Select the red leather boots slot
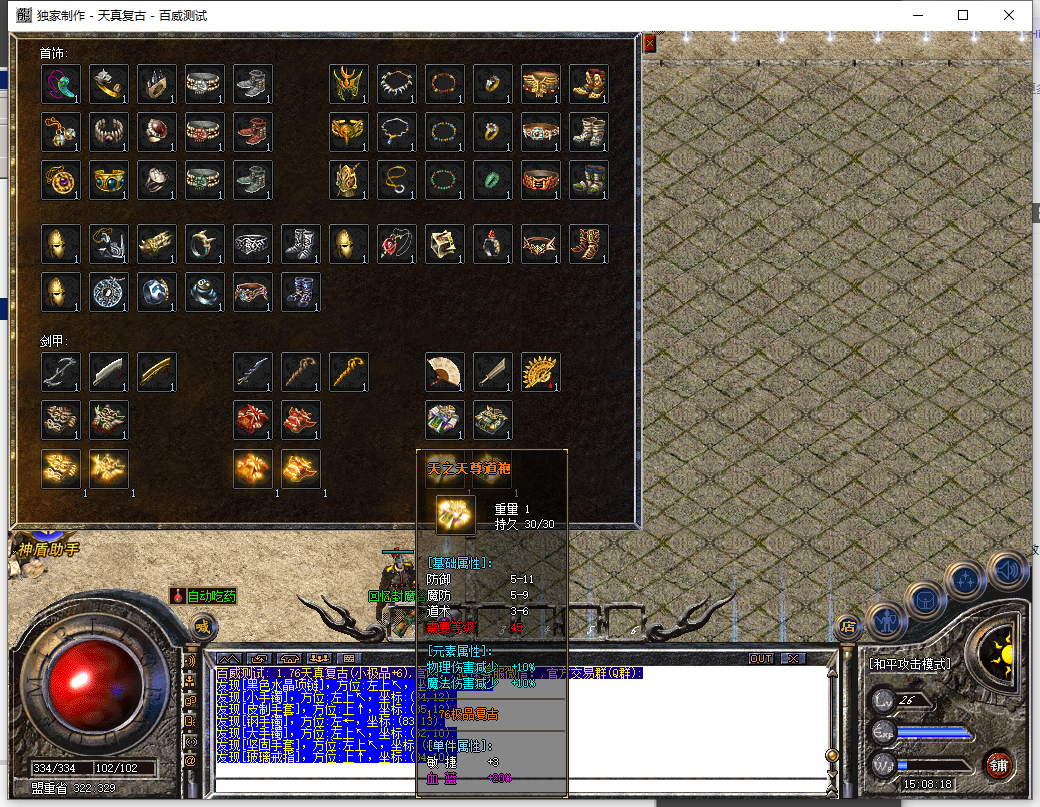This screenshot has height=807, width=1040. pyautogui.click(x=252, y=132)
